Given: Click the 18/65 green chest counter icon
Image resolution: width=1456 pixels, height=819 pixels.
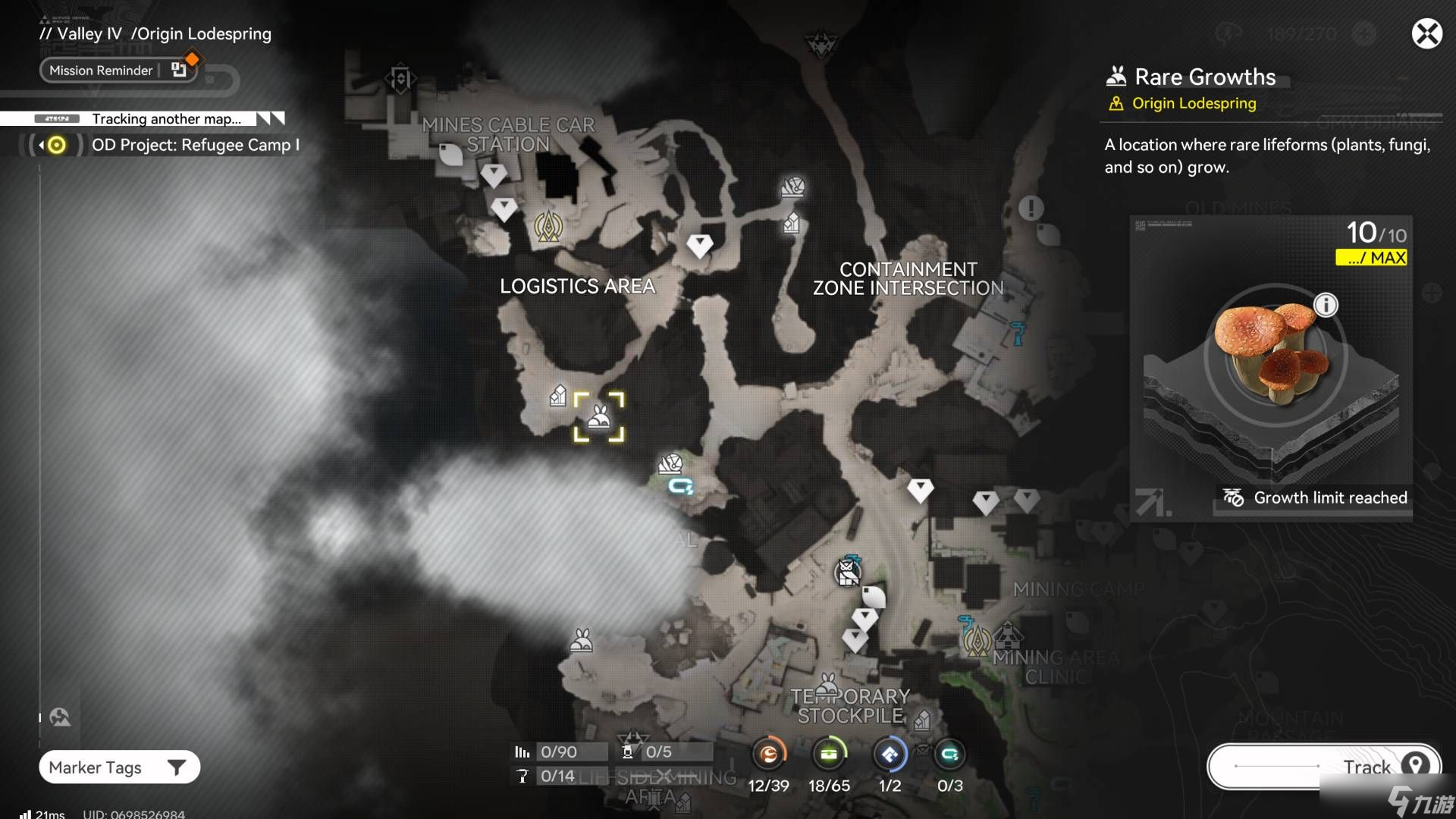Looking at the screenshot, I should [829, 755].
